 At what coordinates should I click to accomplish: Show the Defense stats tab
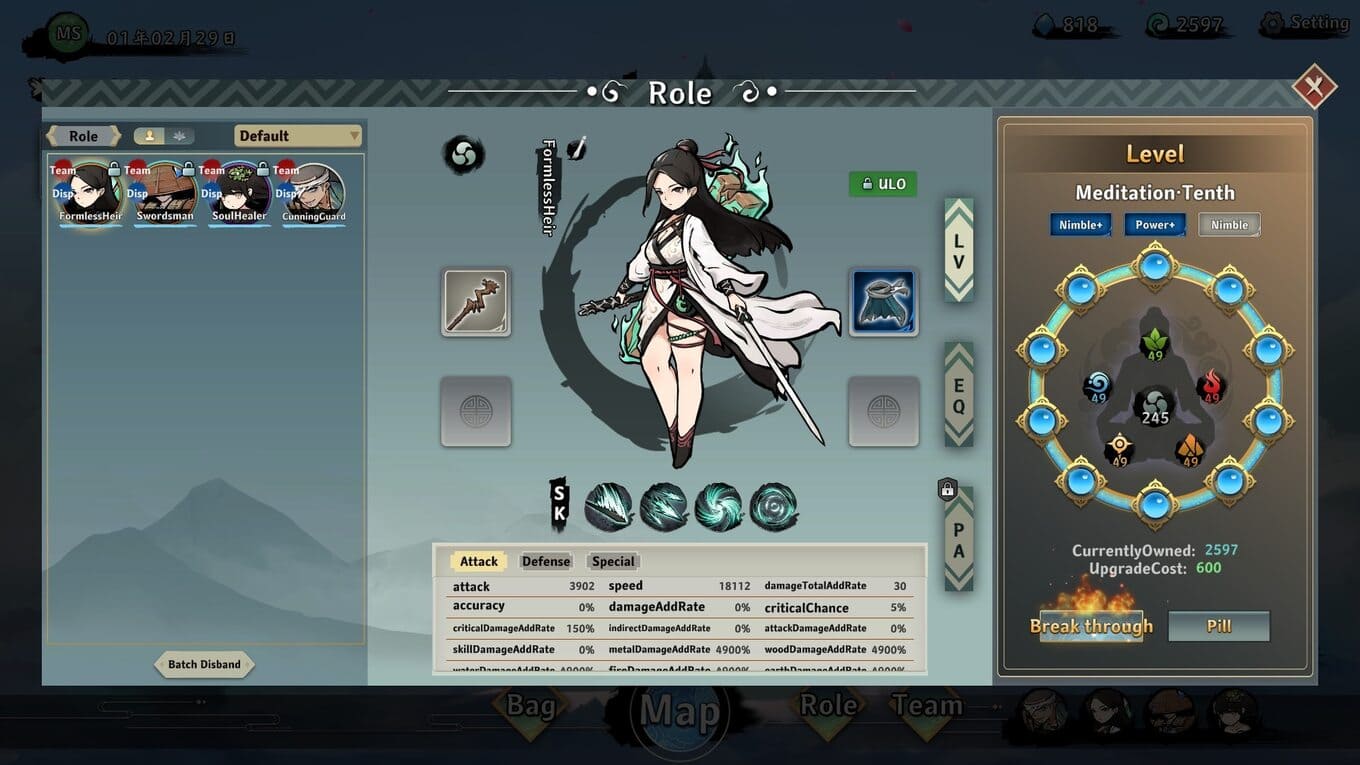pos(546,561)
